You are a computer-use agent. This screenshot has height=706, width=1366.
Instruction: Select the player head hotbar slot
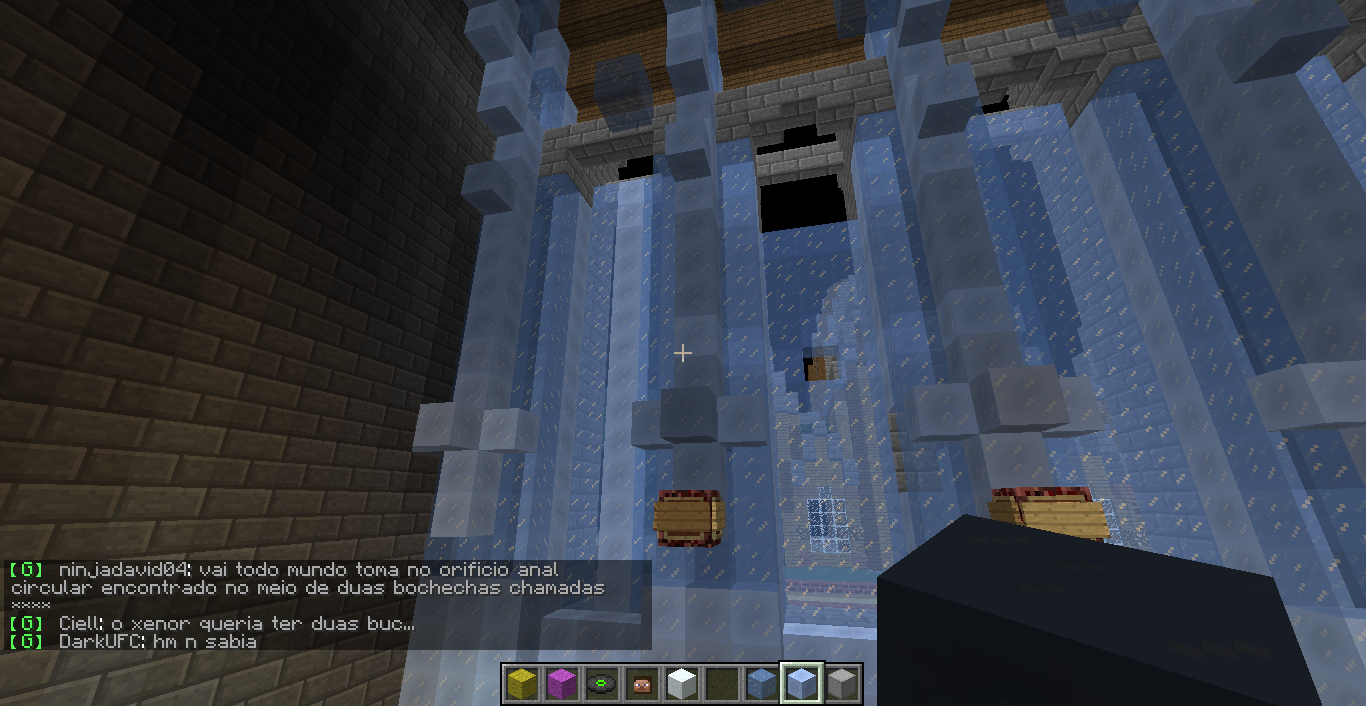[642, 684]
